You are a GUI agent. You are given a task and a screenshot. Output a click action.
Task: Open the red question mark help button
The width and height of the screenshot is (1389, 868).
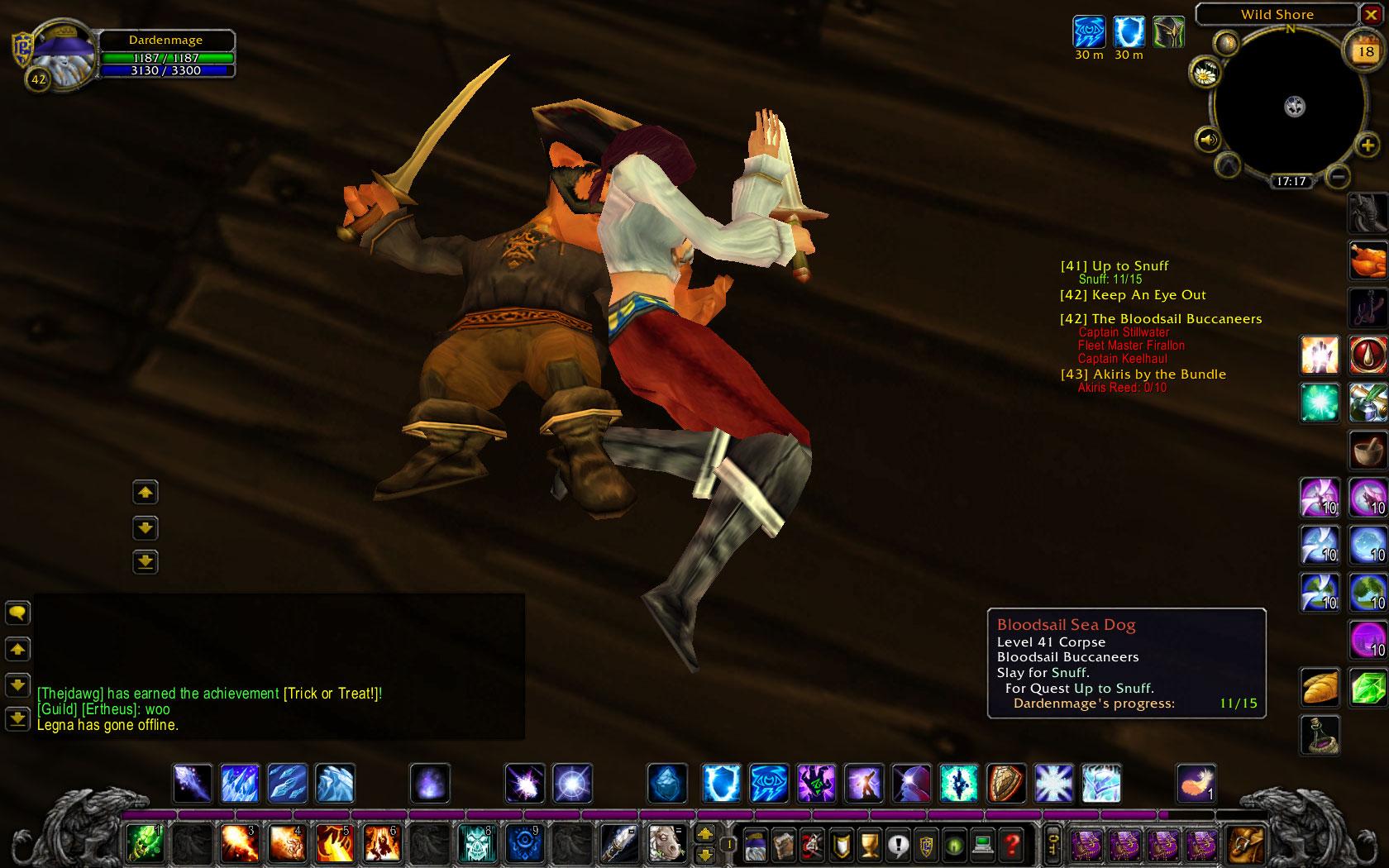(1011, 845)
